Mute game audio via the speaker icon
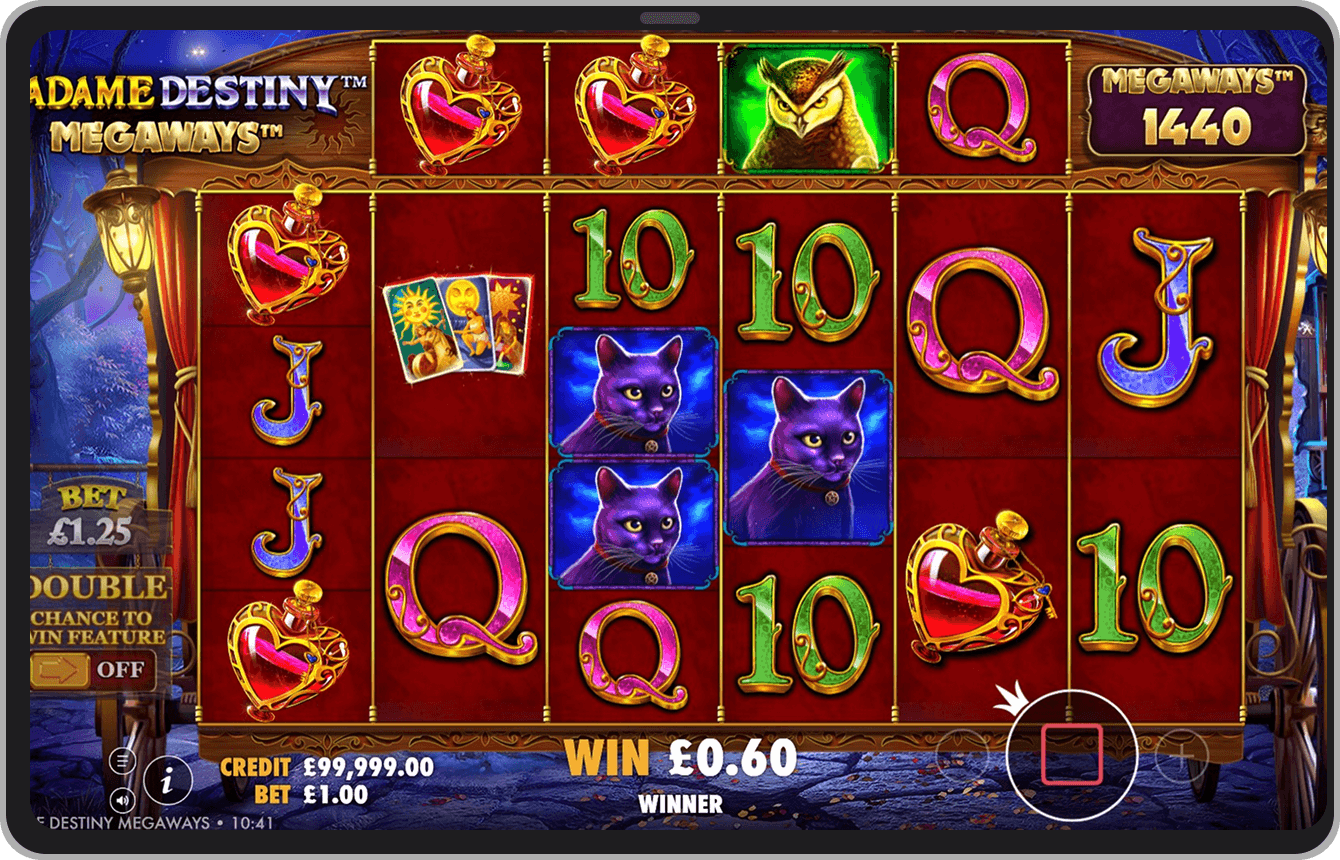 pyautogui.click(x=122, y=798)
